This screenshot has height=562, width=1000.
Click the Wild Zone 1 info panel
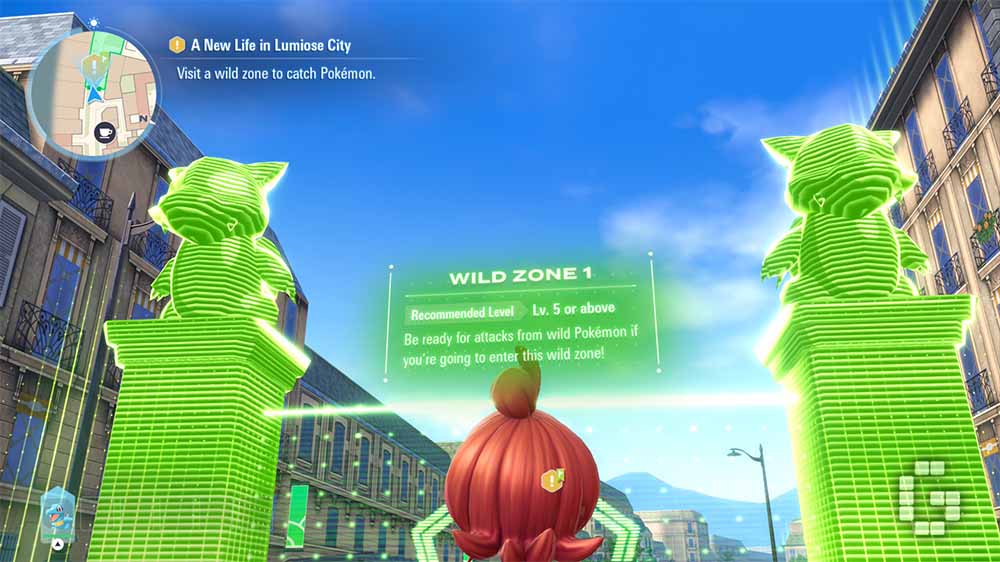point(520,320)
